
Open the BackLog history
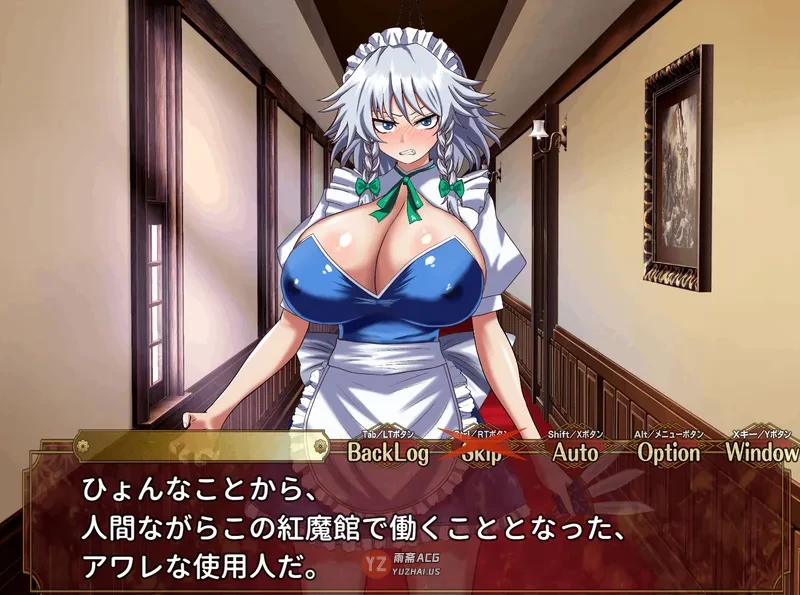[388, 452]
